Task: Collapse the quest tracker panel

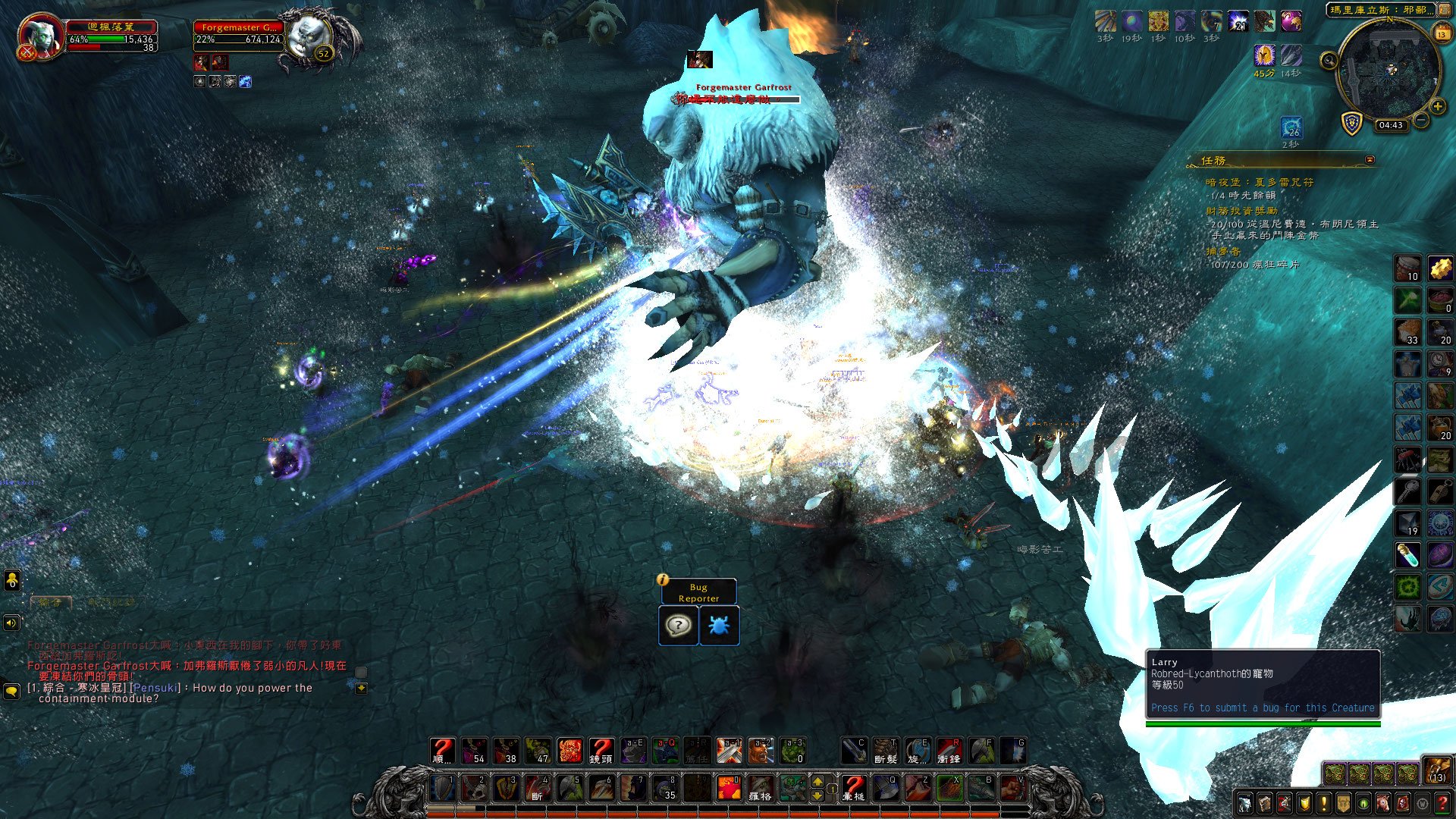Action: coord(1370,160)
